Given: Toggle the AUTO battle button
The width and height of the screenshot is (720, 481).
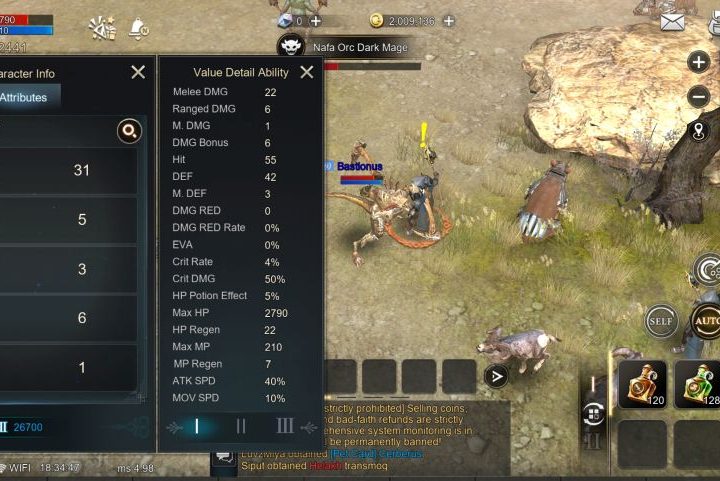Looking at the screenshot, I should [706, 321].
